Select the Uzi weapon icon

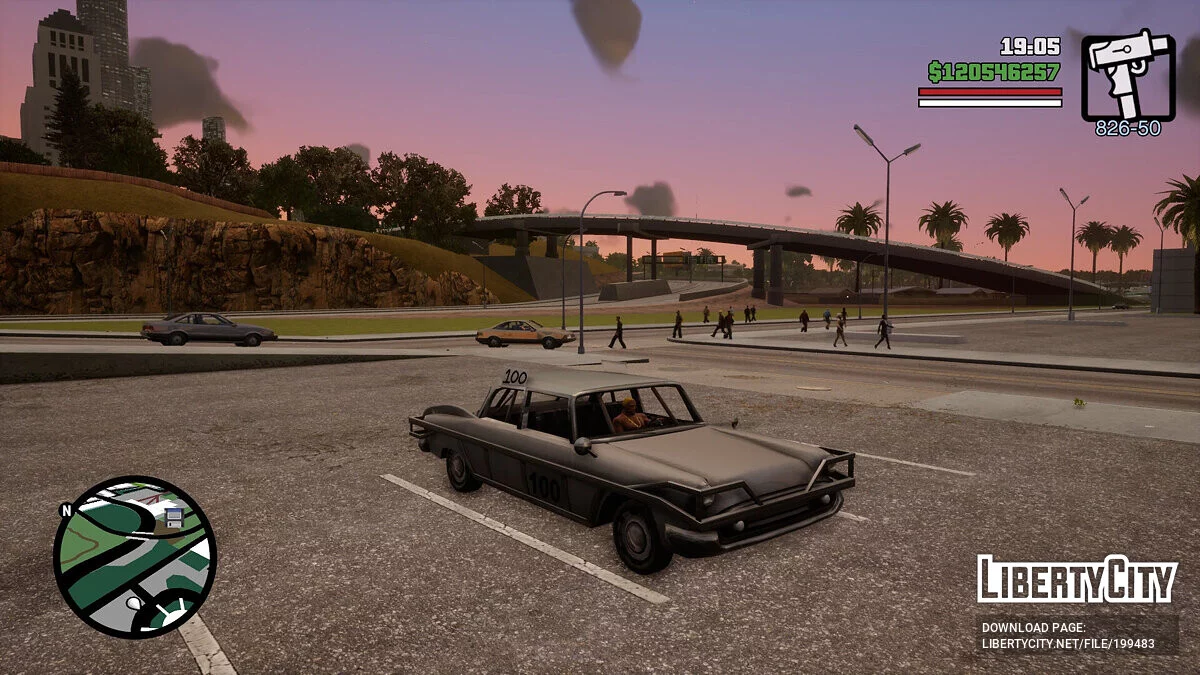[1128, 75]
